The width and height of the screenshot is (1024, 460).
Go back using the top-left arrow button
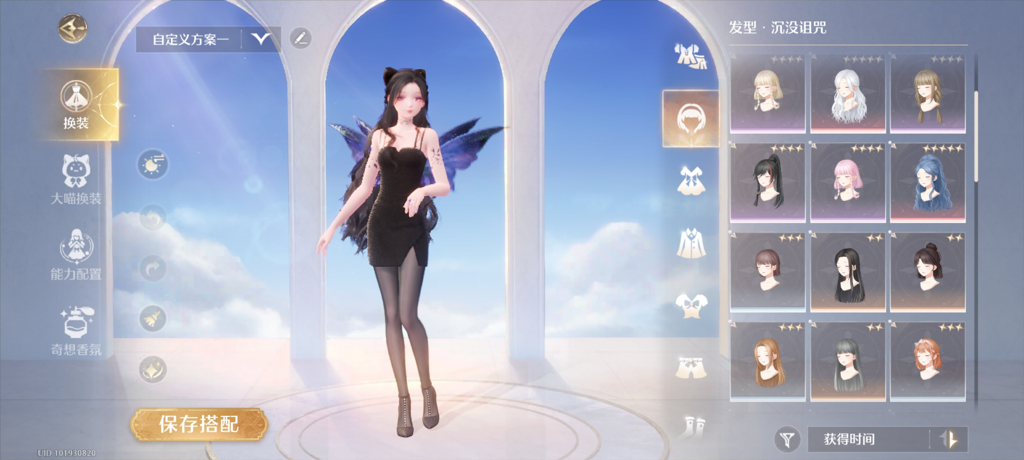pyautogui.click(x=72, y=28)
